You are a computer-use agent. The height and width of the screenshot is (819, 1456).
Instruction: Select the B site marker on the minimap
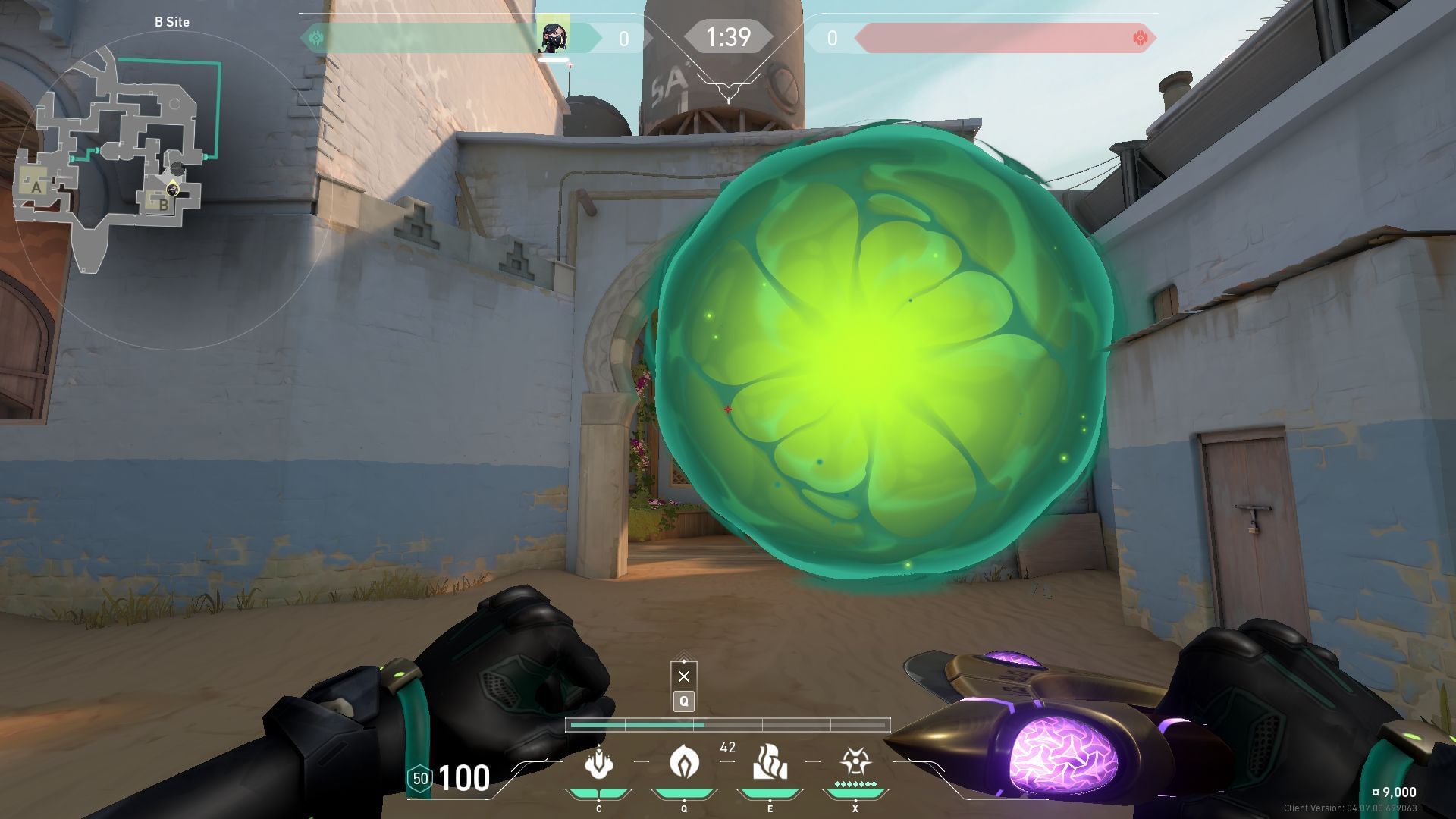click(162, 204)
